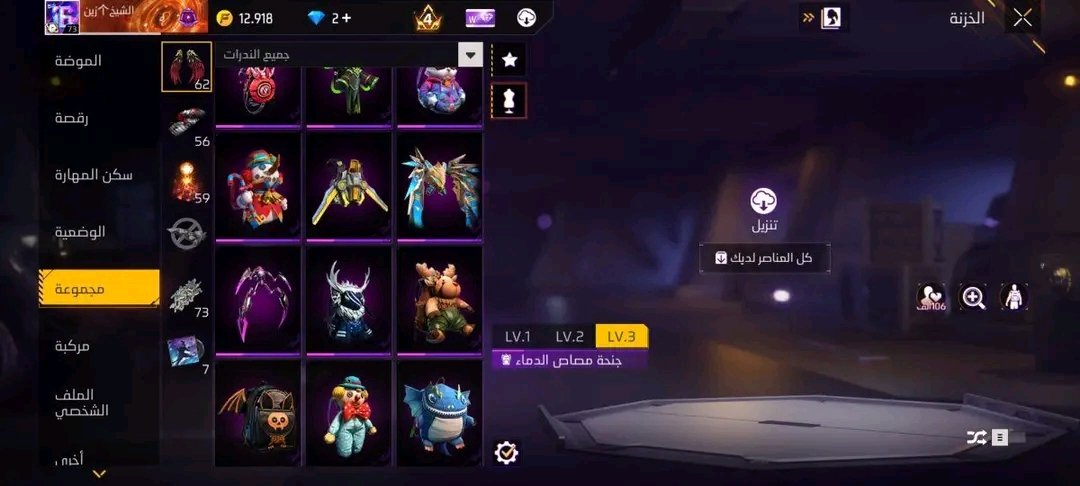Select the red wings subcategory with 62
The height and width of the screenshot is (486, 1080).
point(186,66)
